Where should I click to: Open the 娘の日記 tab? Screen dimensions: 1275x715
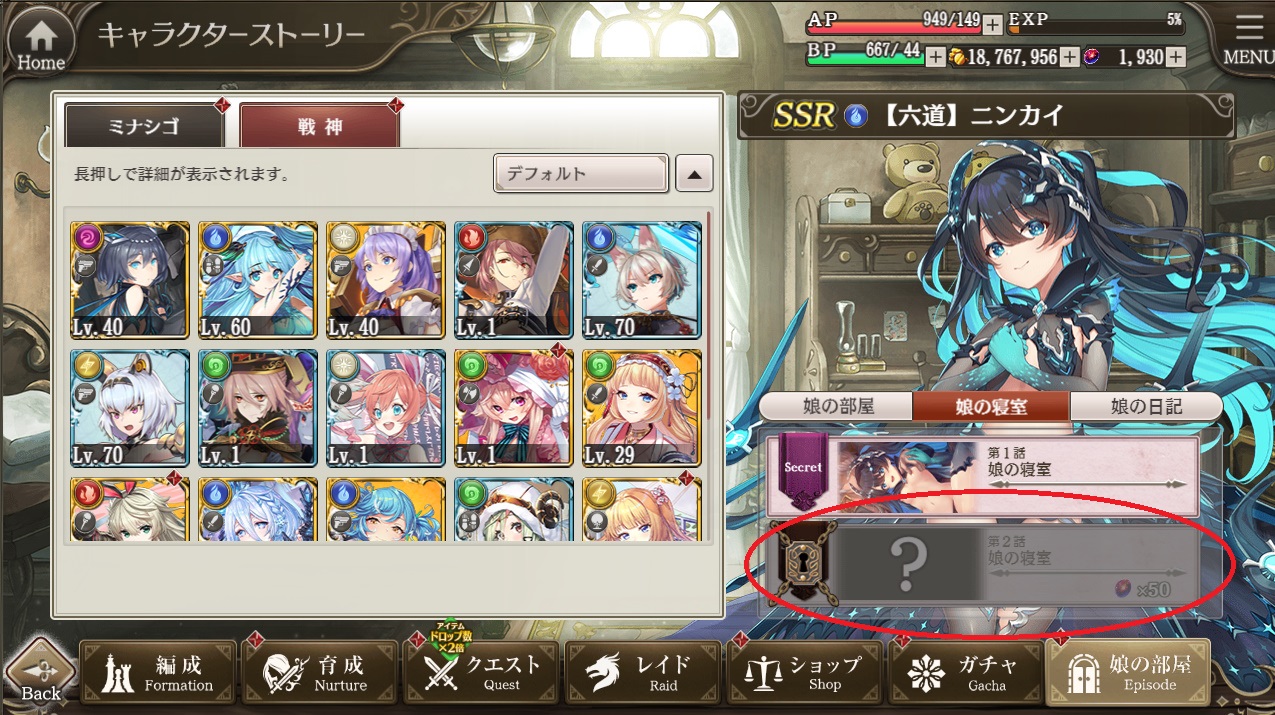pyautogui.click(x=1146, y=406)
